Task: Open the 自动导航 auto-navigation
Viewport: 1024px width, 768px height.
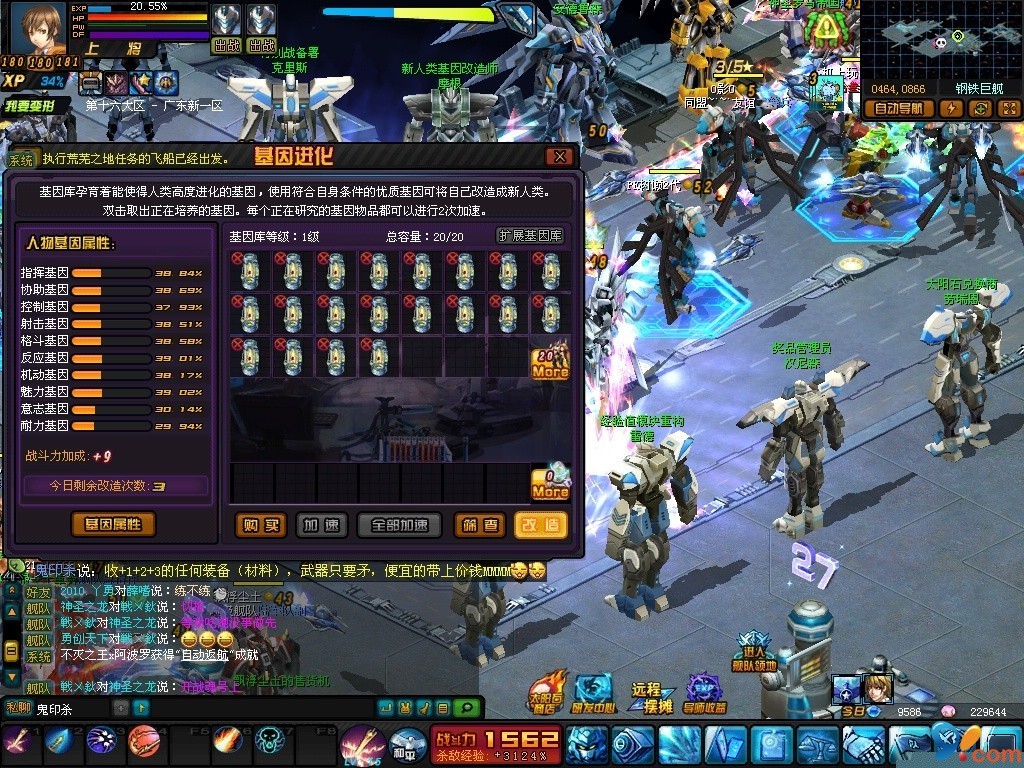Action: click(x=898, y=109)
